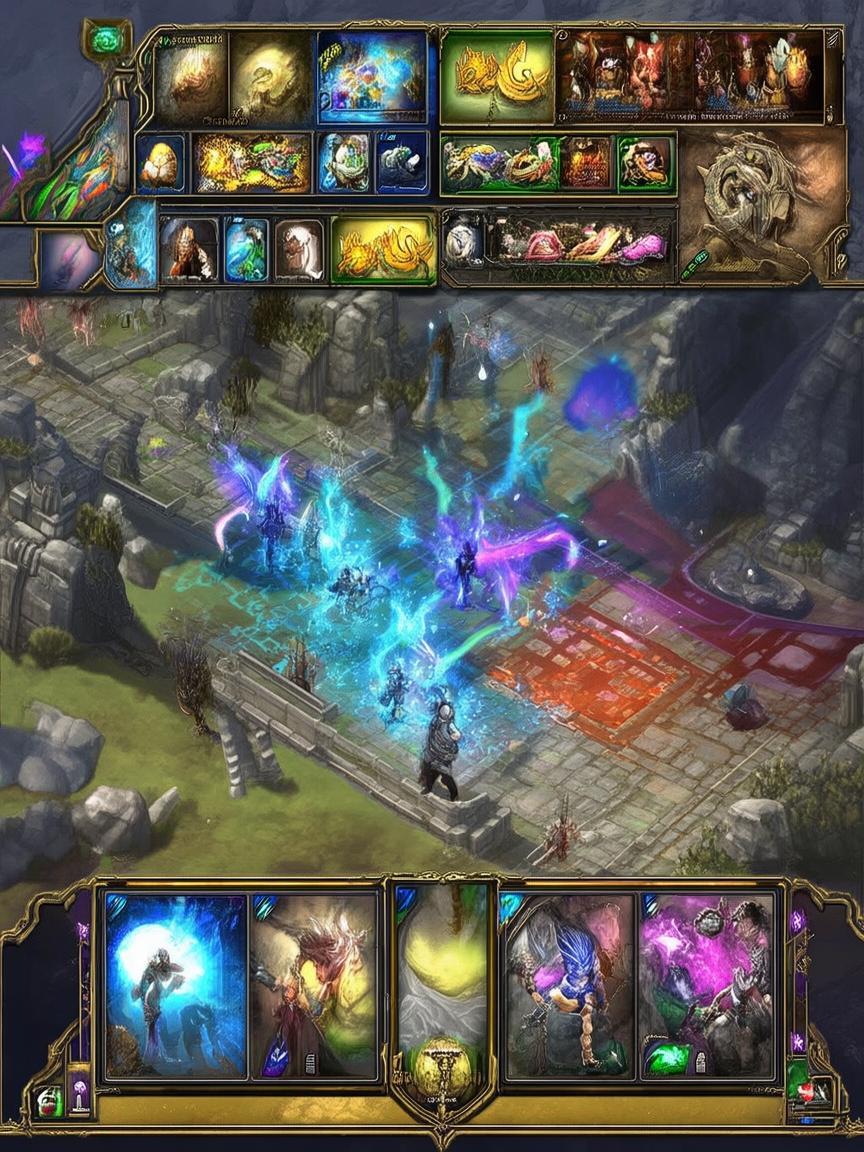Screen dimensions: 864x1152
Task: Open the large bronze dragon emblem panel
Action: click(x=762, y=205)
